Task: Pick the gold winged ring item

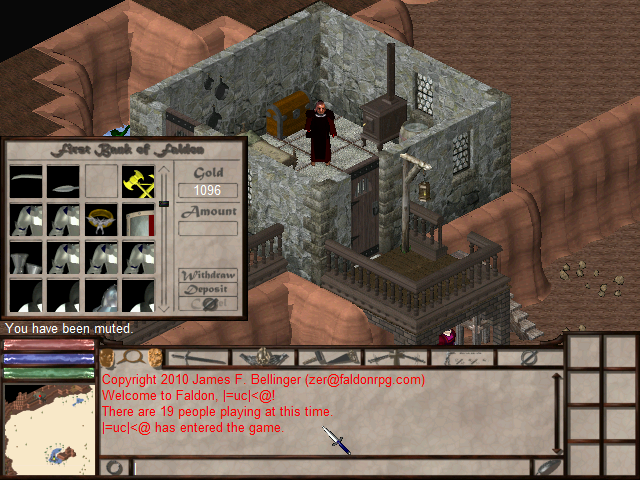Action: 100,219
